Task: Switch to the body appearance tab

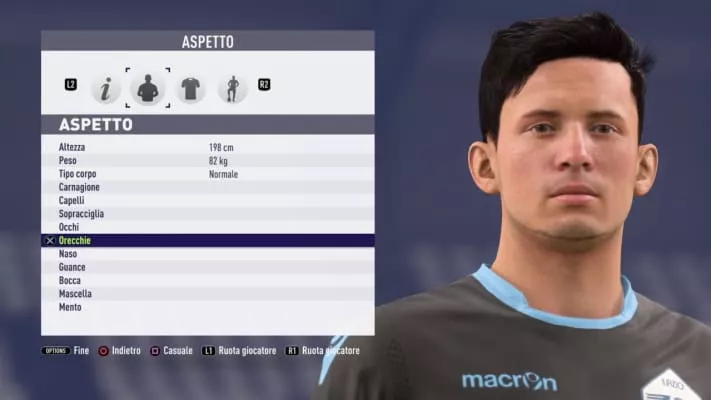Action: click(148, 88)
